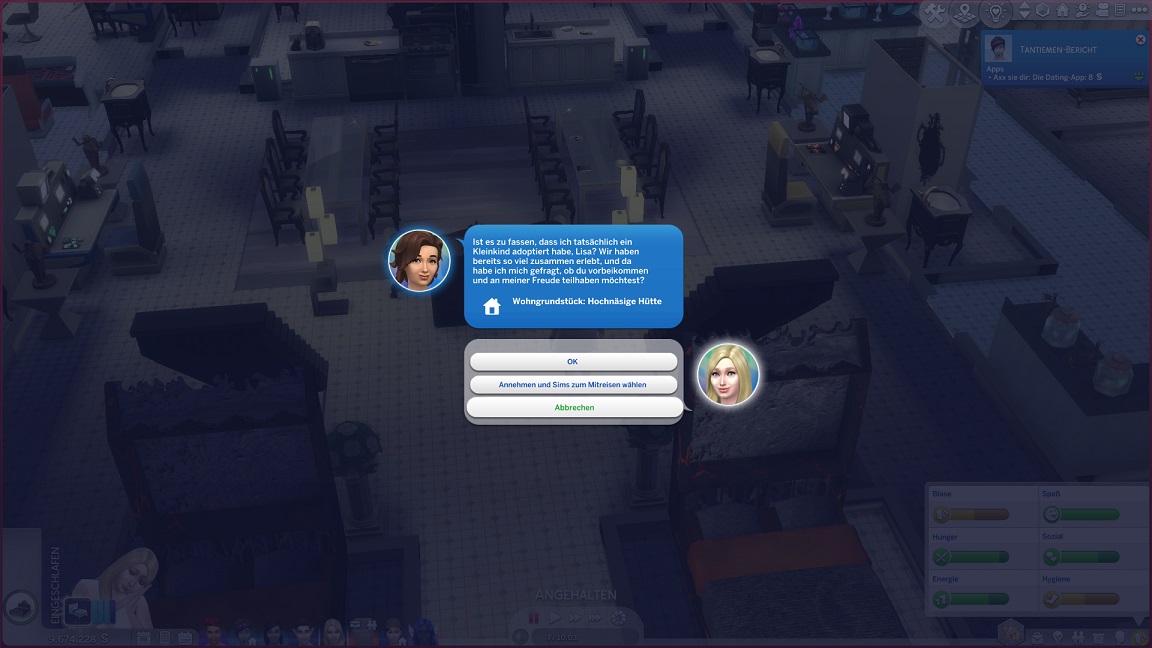Click the pause button in time controls
Viewport: 1152px width, 648px height.
pyautogui.click(x=534, y=618)
